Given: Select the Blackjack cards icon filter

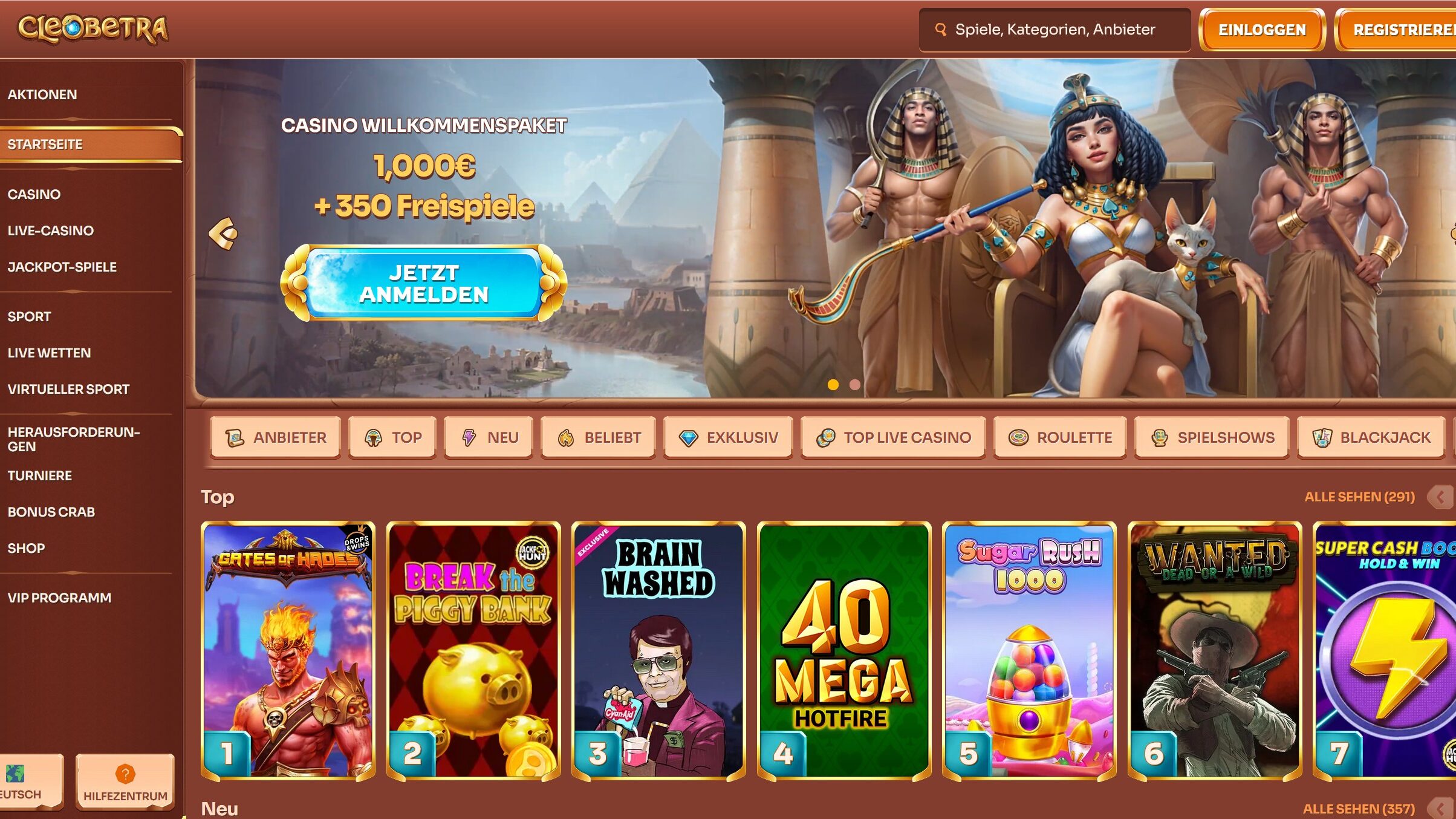Looking at the screenshot, I should 1322,437.
